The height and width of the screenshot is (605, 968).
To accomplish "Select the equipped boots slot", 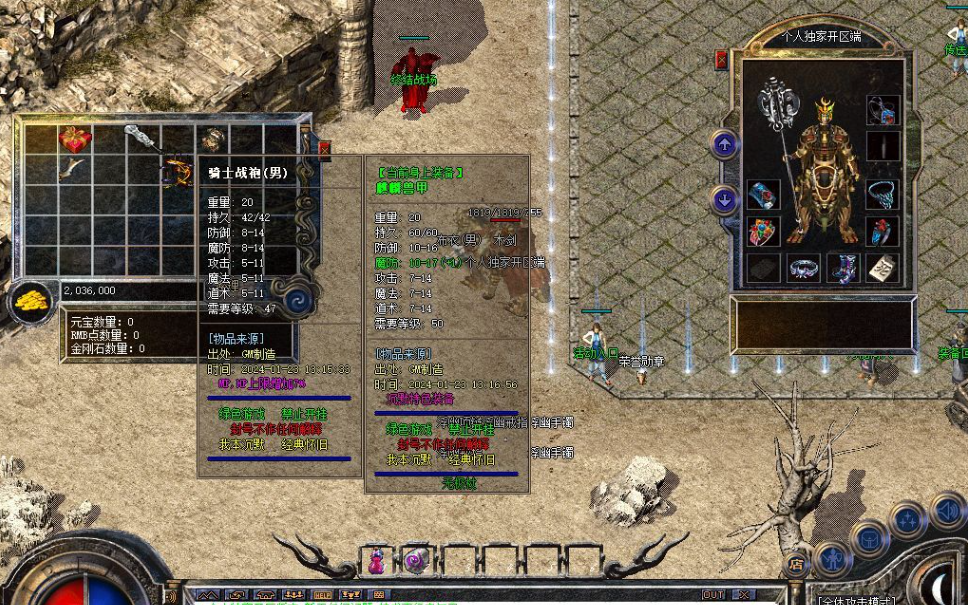I will point(842,268).
